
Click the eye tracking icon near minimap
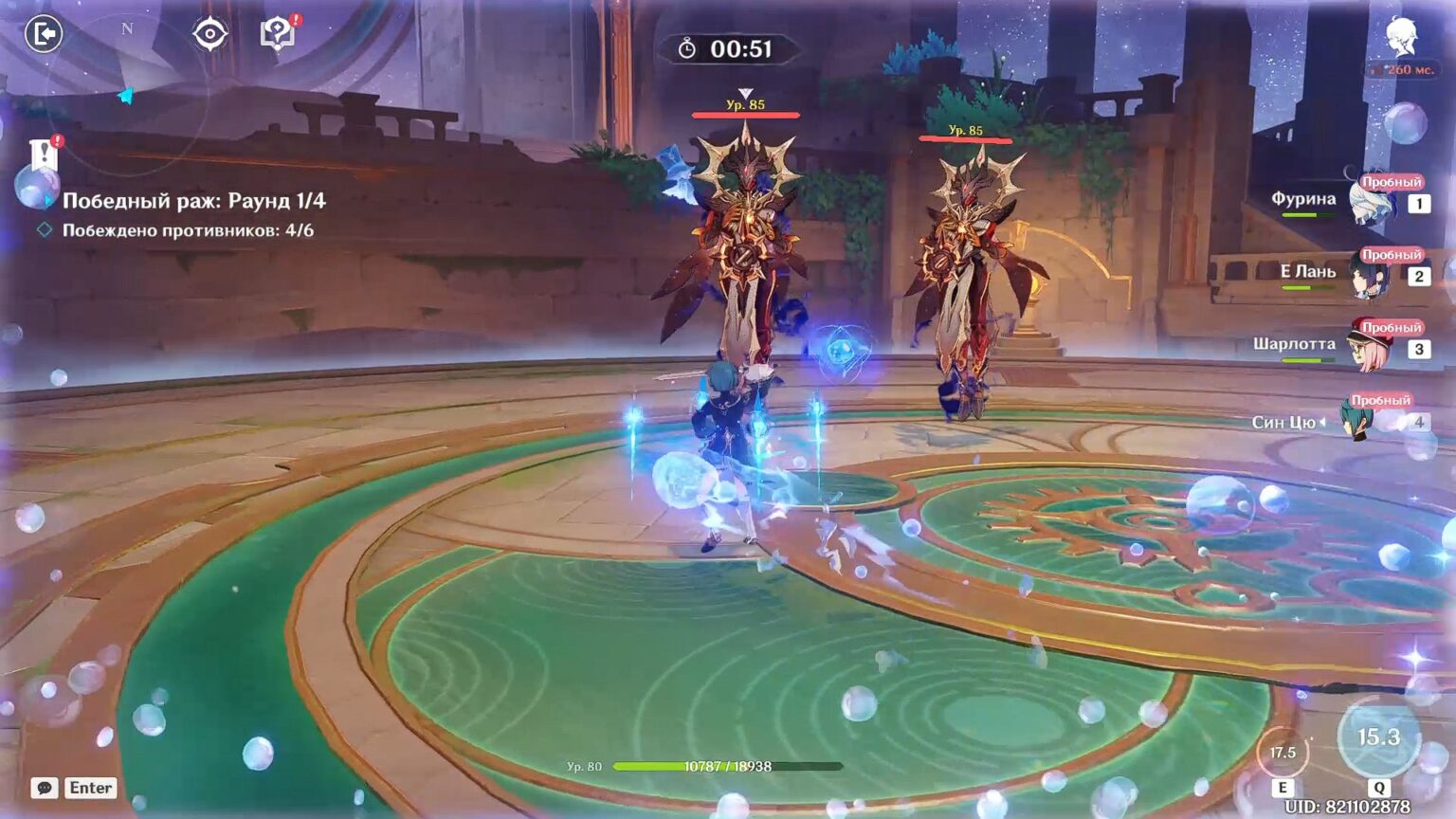click(x=209, y=35)
